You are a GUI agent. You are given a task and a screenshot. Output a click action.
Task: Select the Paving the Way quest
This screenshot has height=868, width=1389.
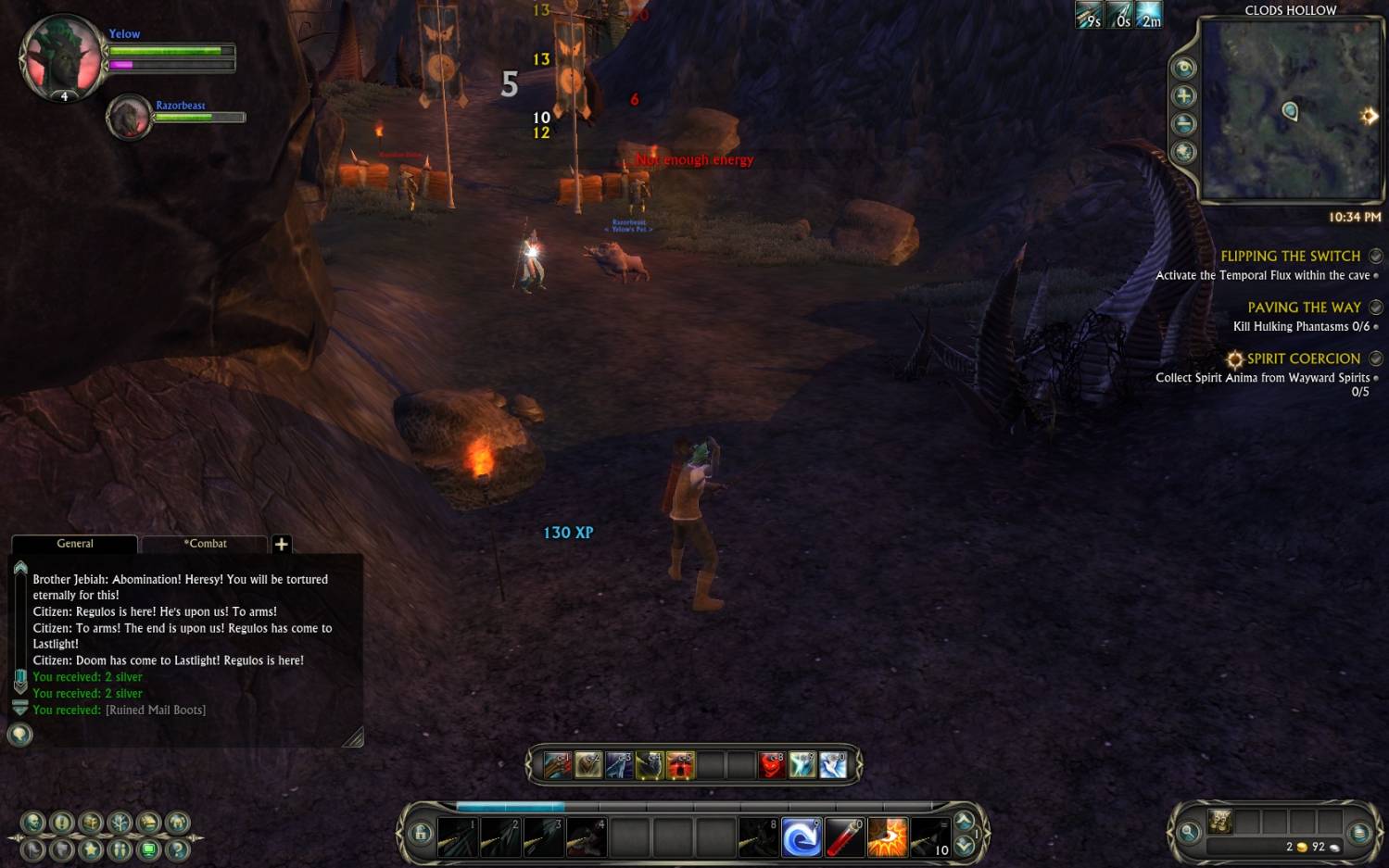tap(1304, 308)
